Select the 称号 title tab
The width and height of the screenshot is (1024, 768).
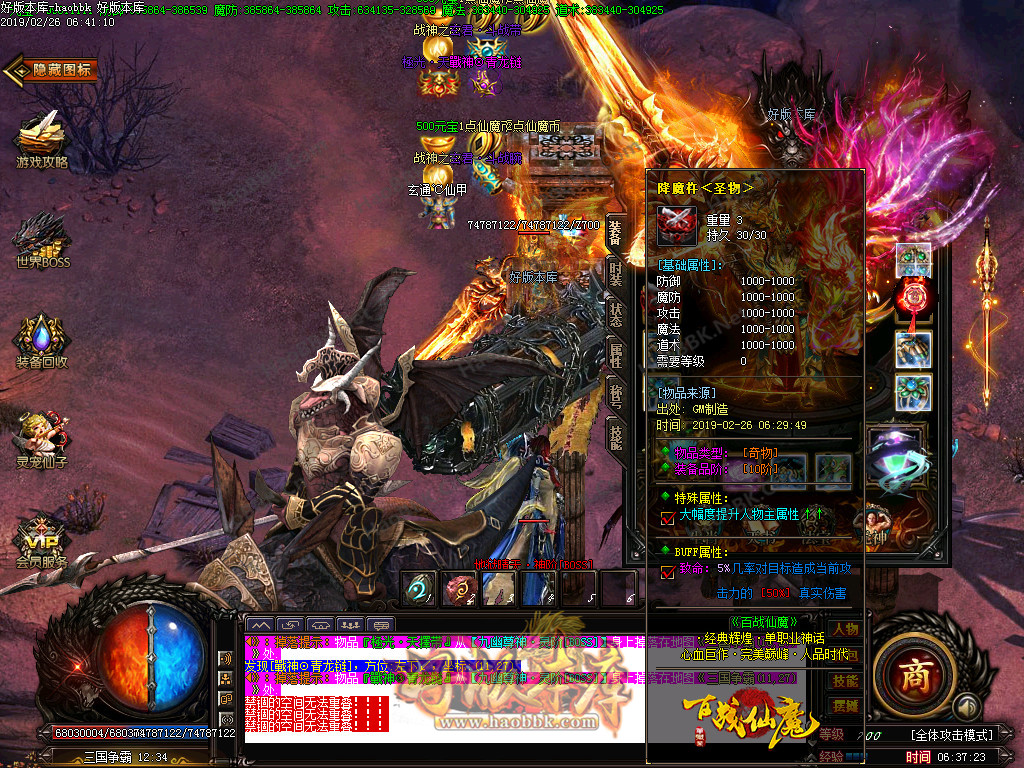tap(615, 394)
